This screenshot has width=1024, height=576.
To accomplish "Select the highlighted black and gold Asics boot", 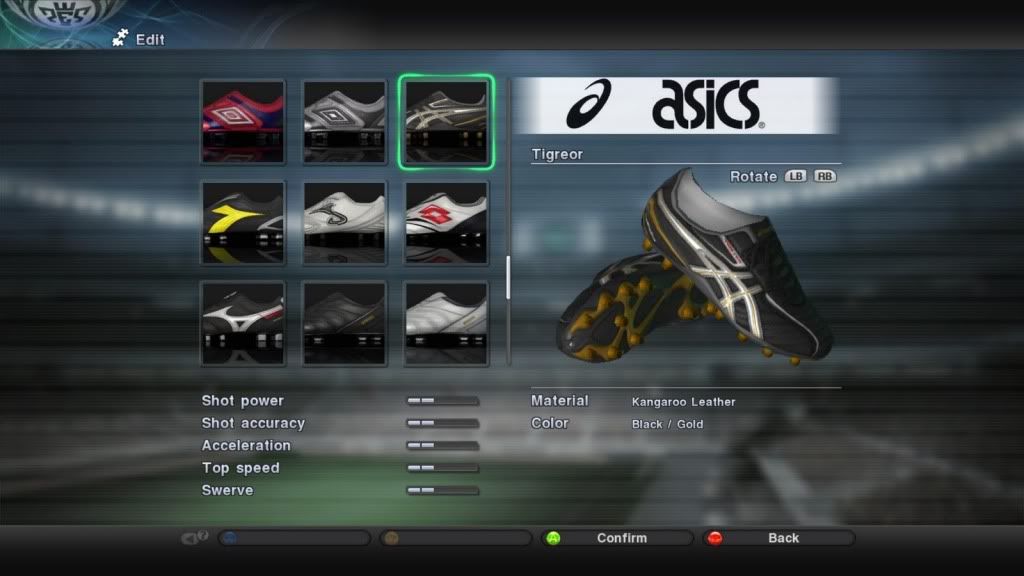I will point(446,122).
